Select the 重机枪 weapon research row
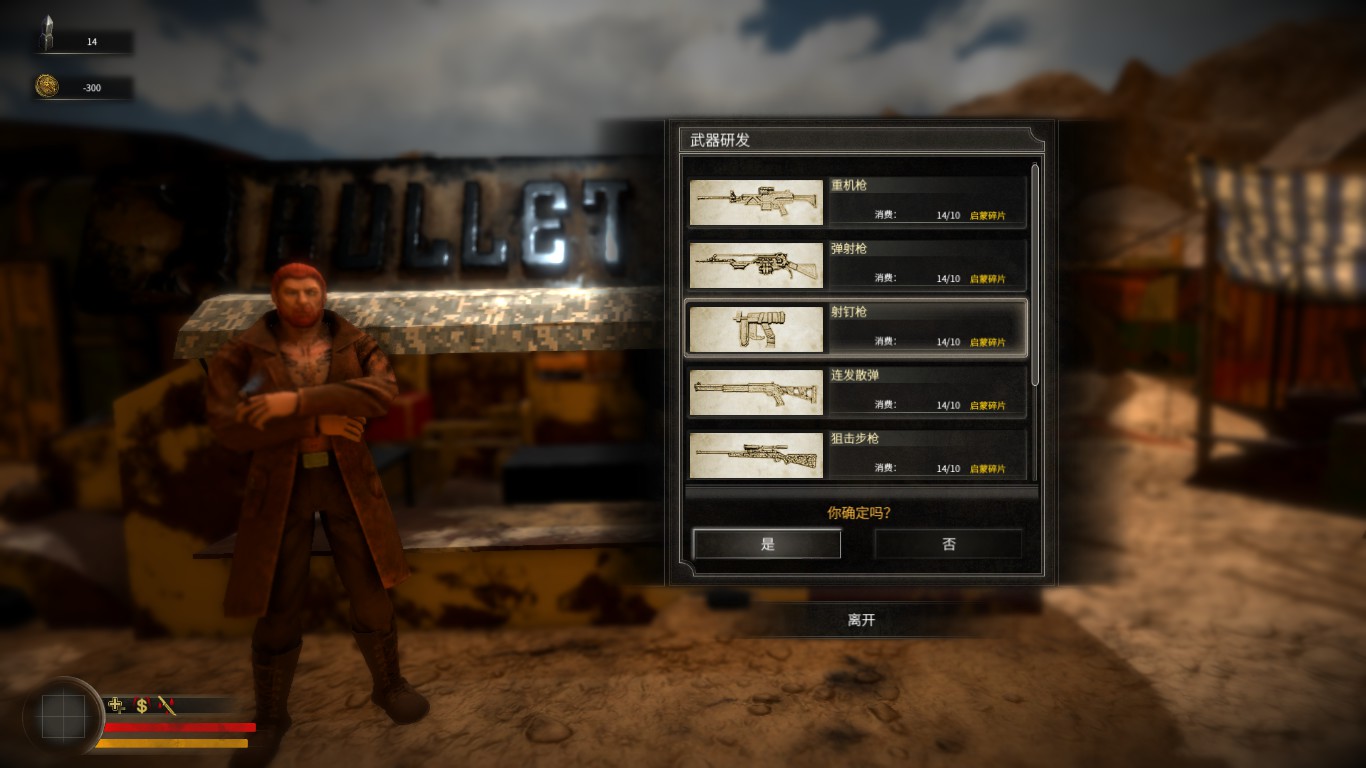The height and width of the screenshot is (768, 1366). tap(857, 202)
